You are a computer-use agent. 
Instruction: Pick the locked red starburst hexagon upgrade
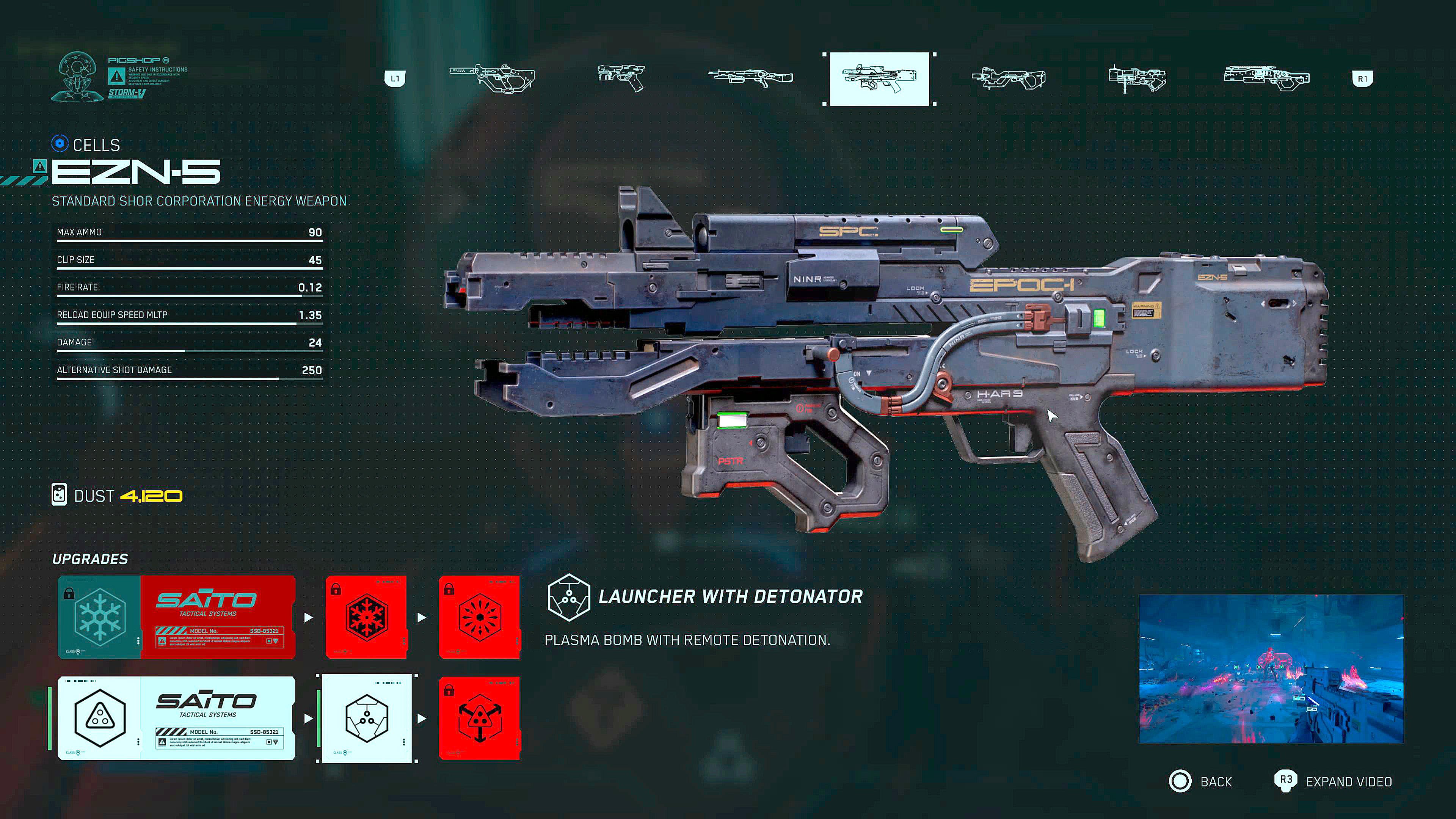pyautogui.click(x=479, y=617)
